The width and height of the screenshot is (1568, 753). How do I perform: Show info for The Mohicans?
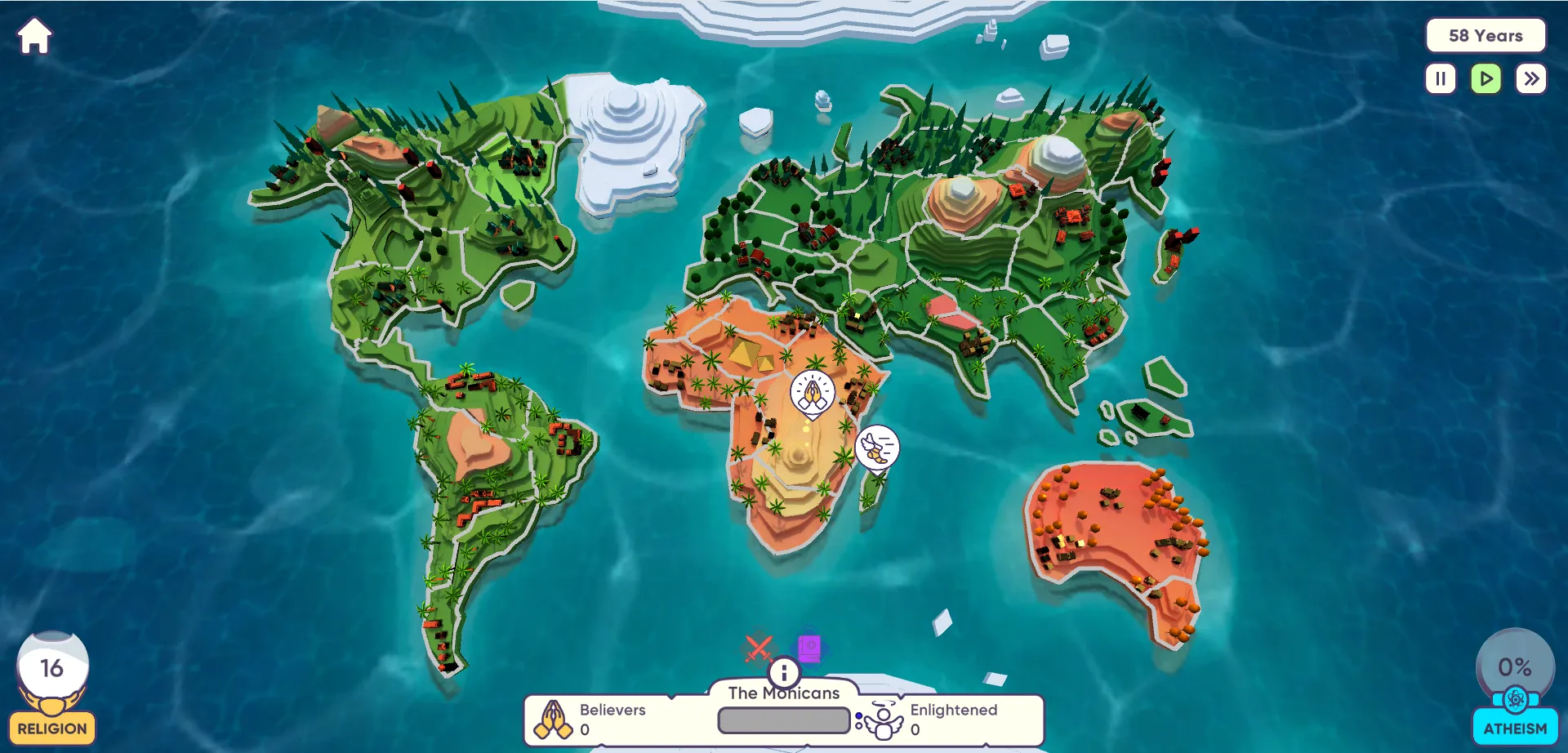pyautogui.click(x=784, y=672)
